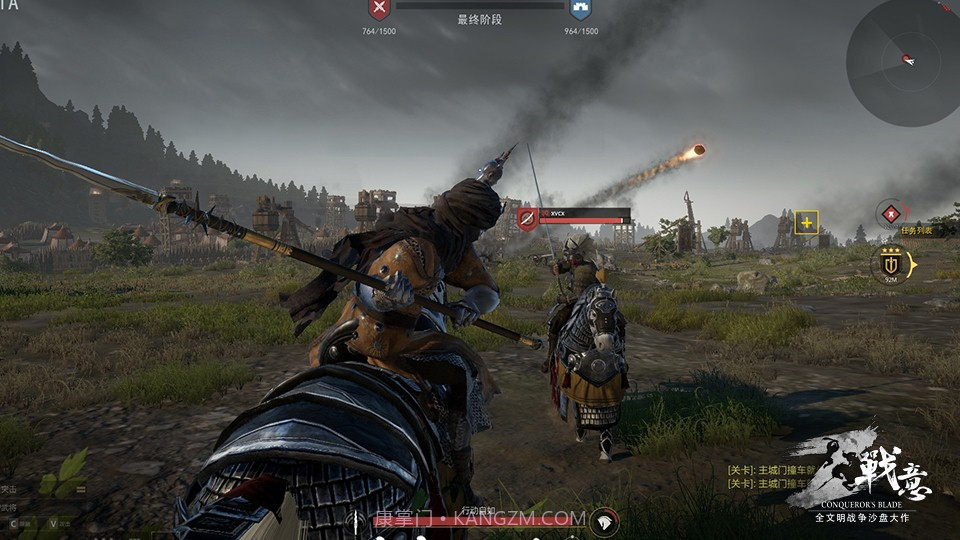The width and height of the screenshot is (960, 540).
Task: Click the red crossed-swords attacker team shield
Action: click(379, 10)
